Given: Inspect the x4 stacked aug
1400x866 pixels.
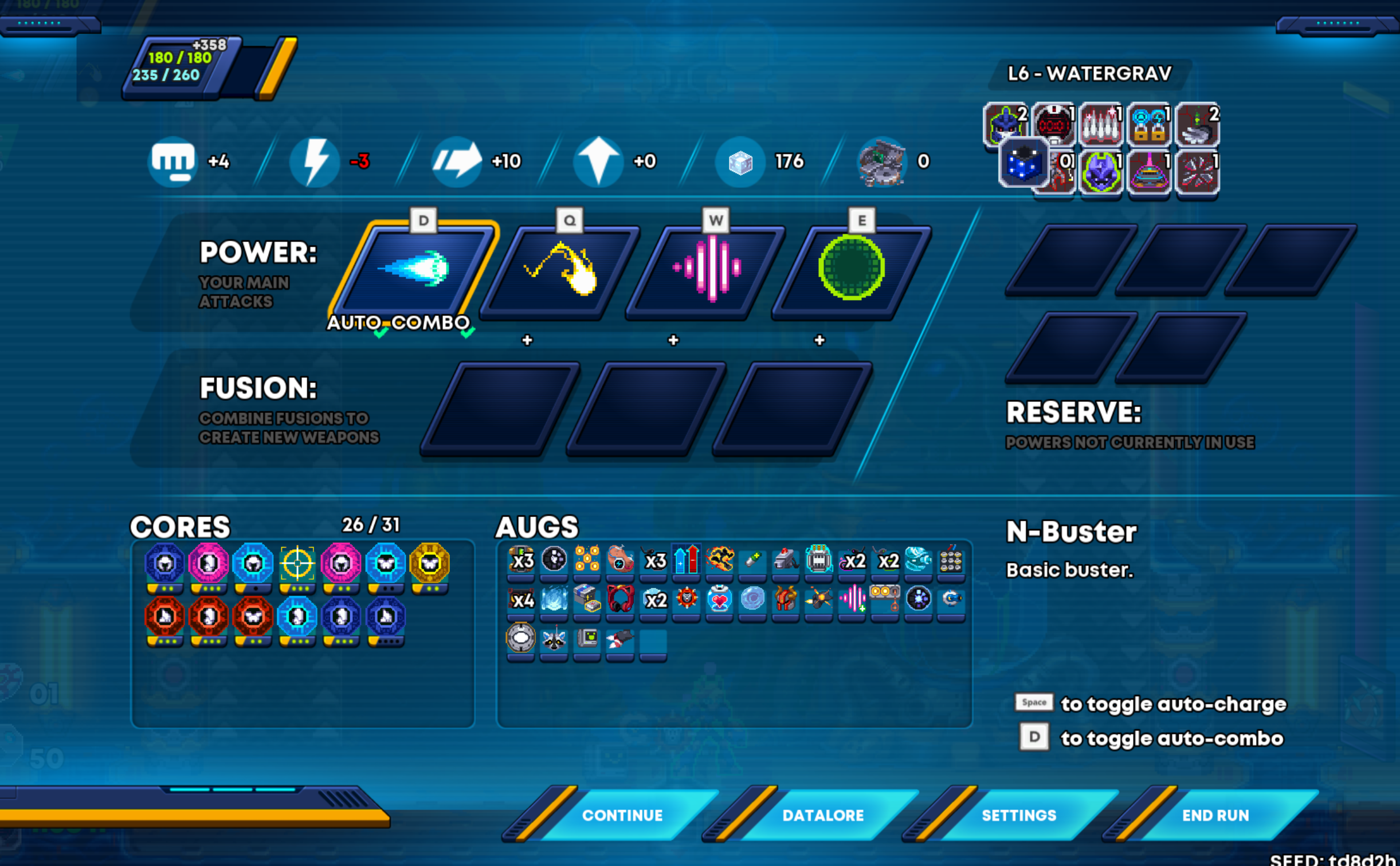Looking at the screenshot, I should (x=521, y=600).
